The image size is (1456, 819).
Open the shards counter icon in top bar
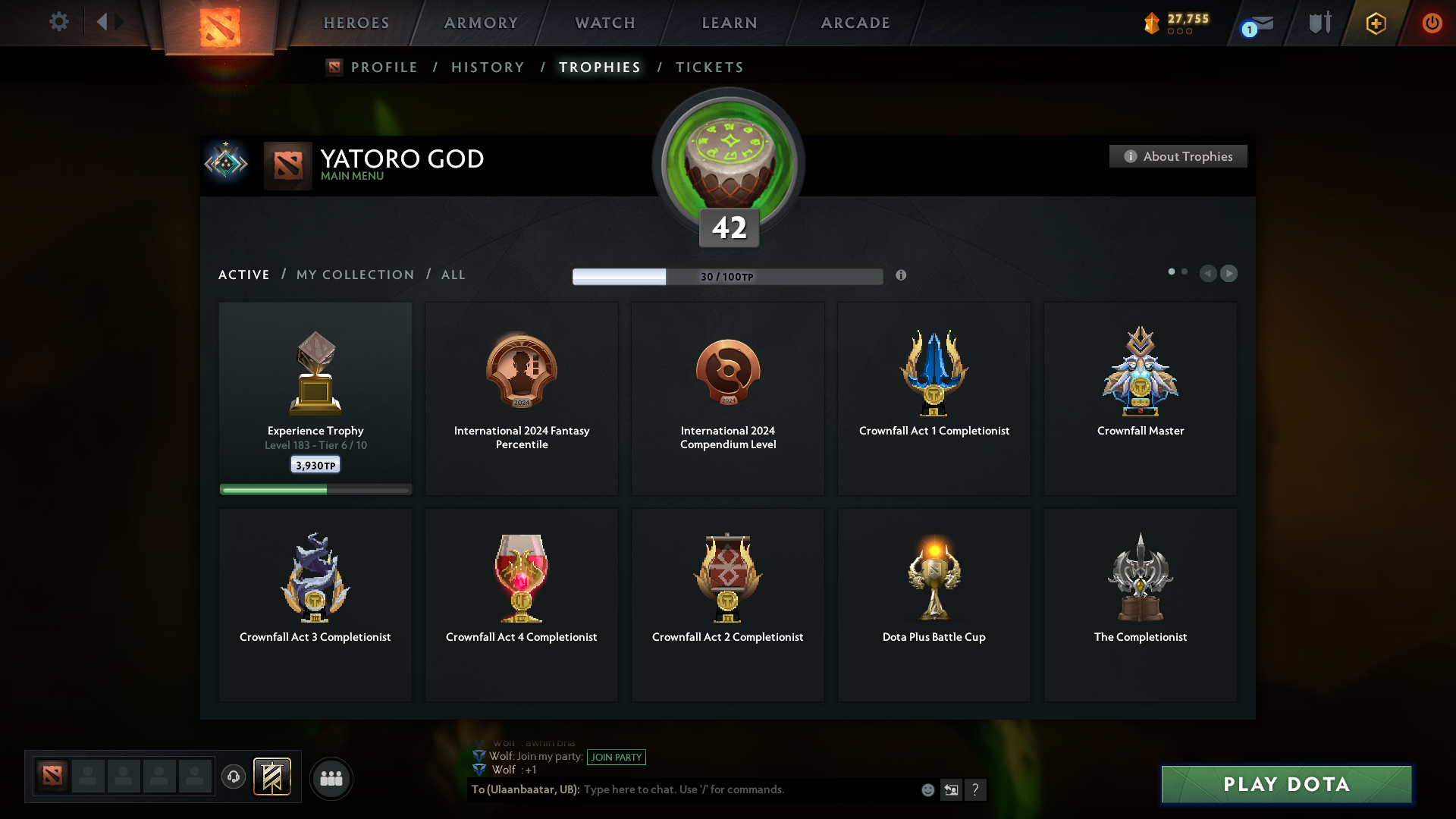pos(1153,23)
